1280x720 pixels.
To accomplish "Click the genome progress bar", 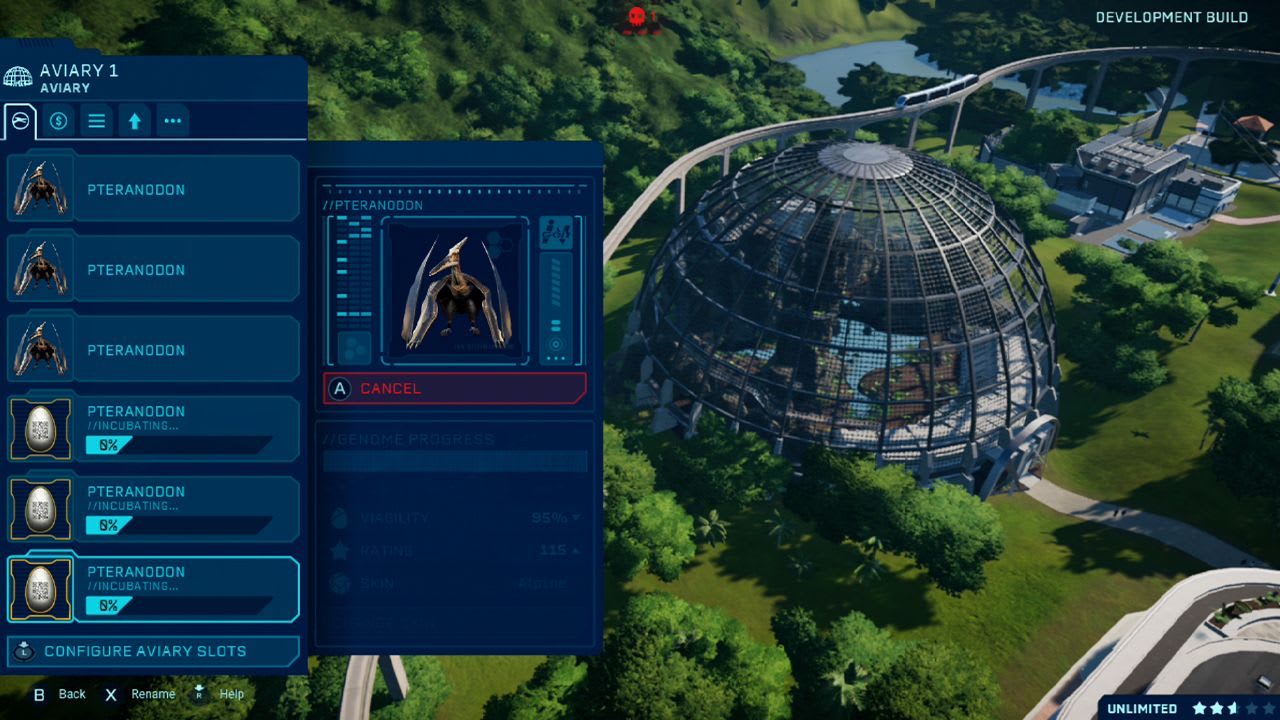I will tap(455, 462).
